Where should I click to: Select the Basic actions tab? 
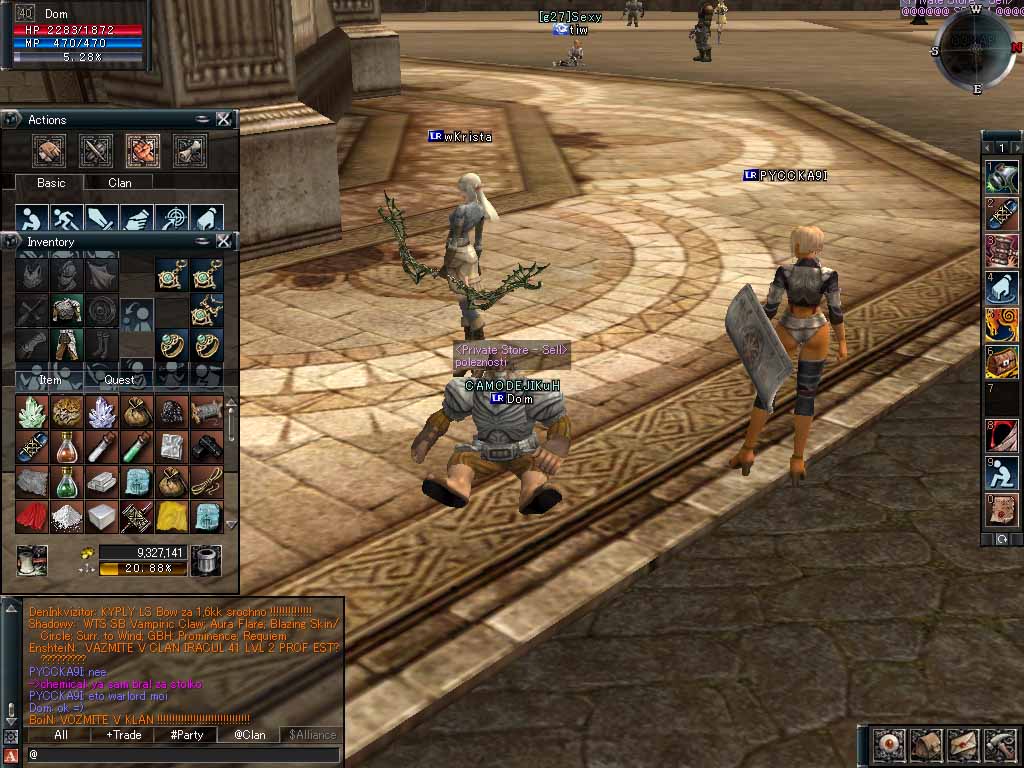pos(51,183)
